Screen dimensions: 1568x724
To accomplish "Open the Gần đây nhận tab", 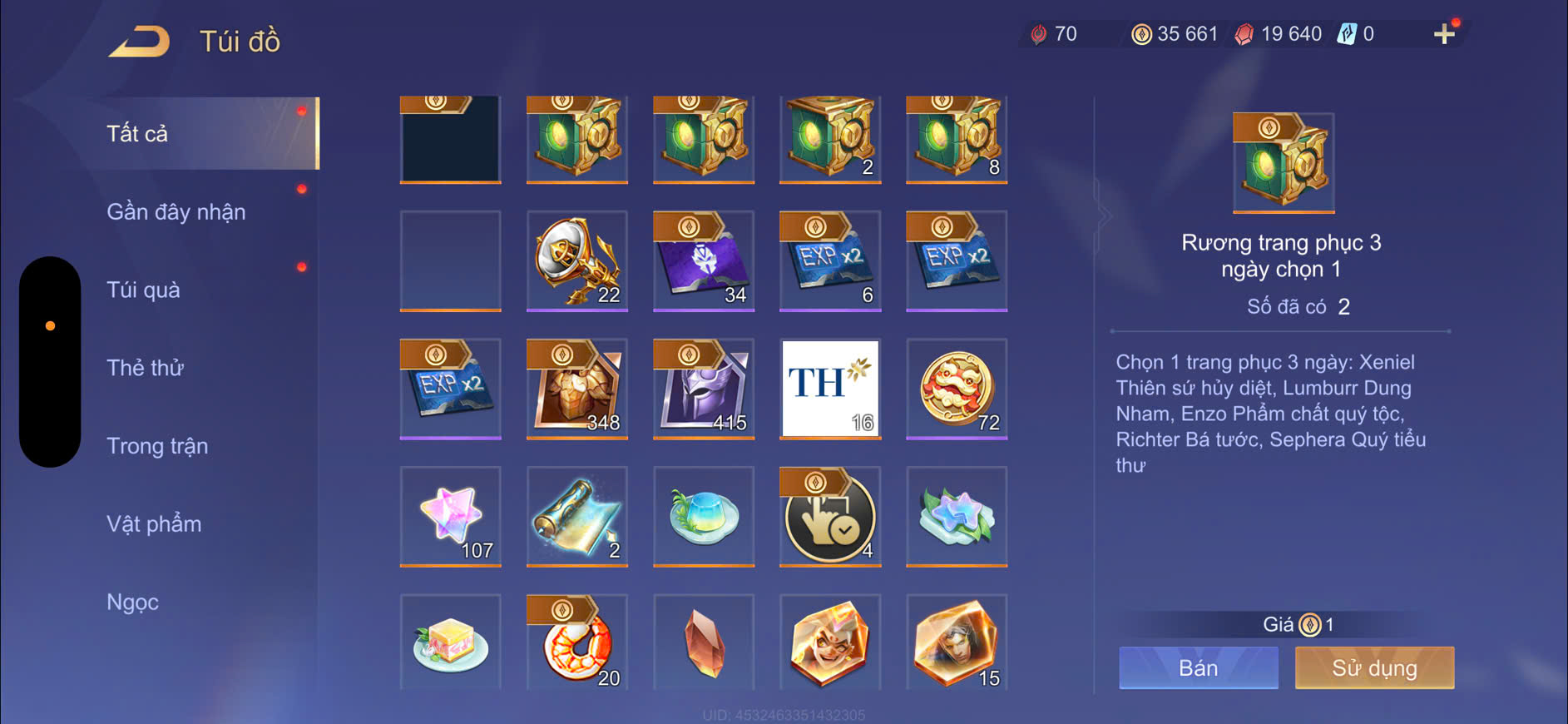I will (176, 211).
